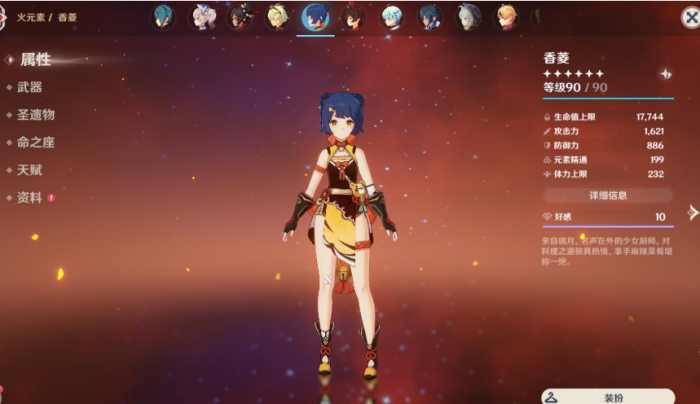
Task: Go to next character with right arrow
Action: (692, 212)
